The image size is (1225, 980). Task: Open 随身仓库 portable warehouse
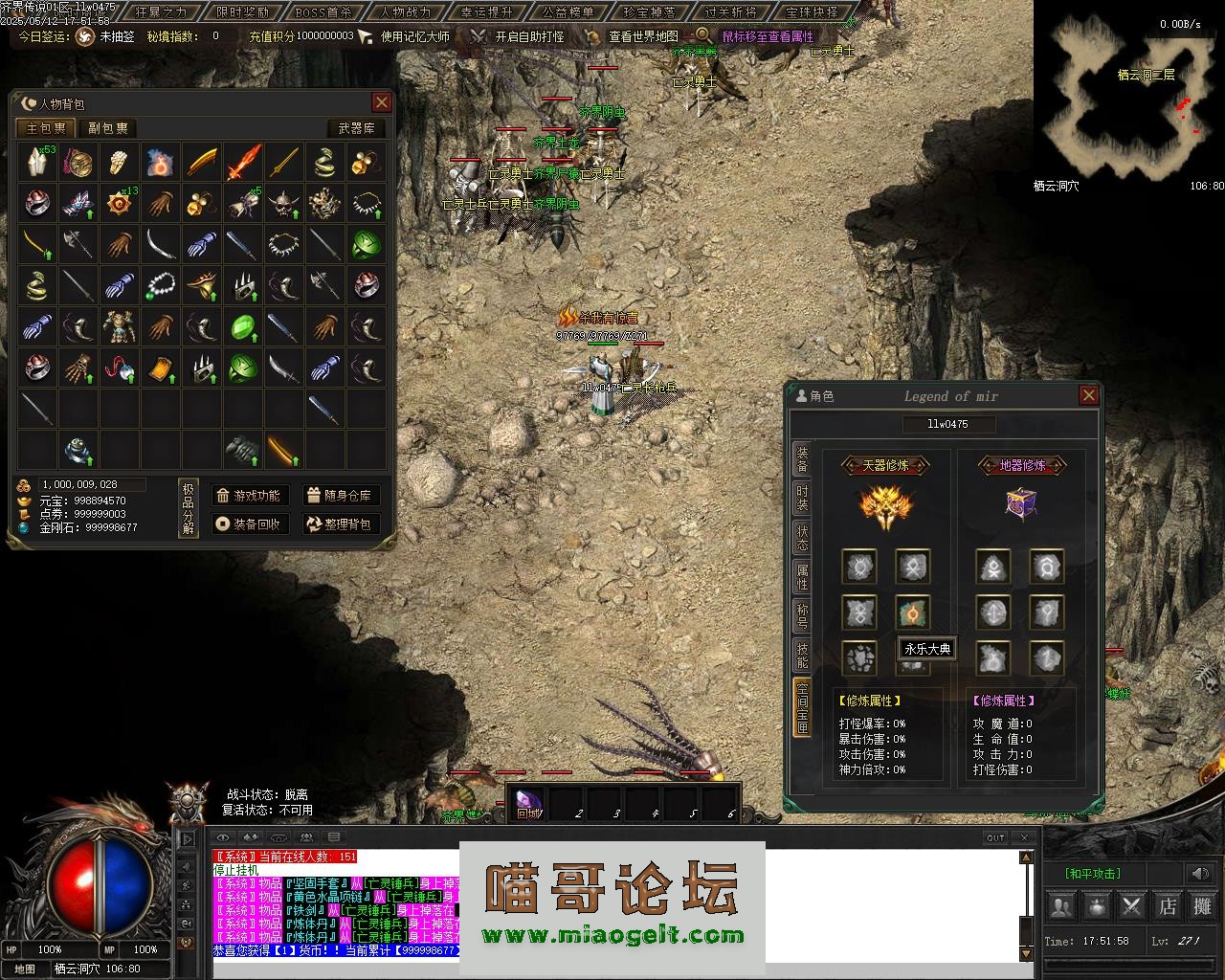click(x=340, y=496)
